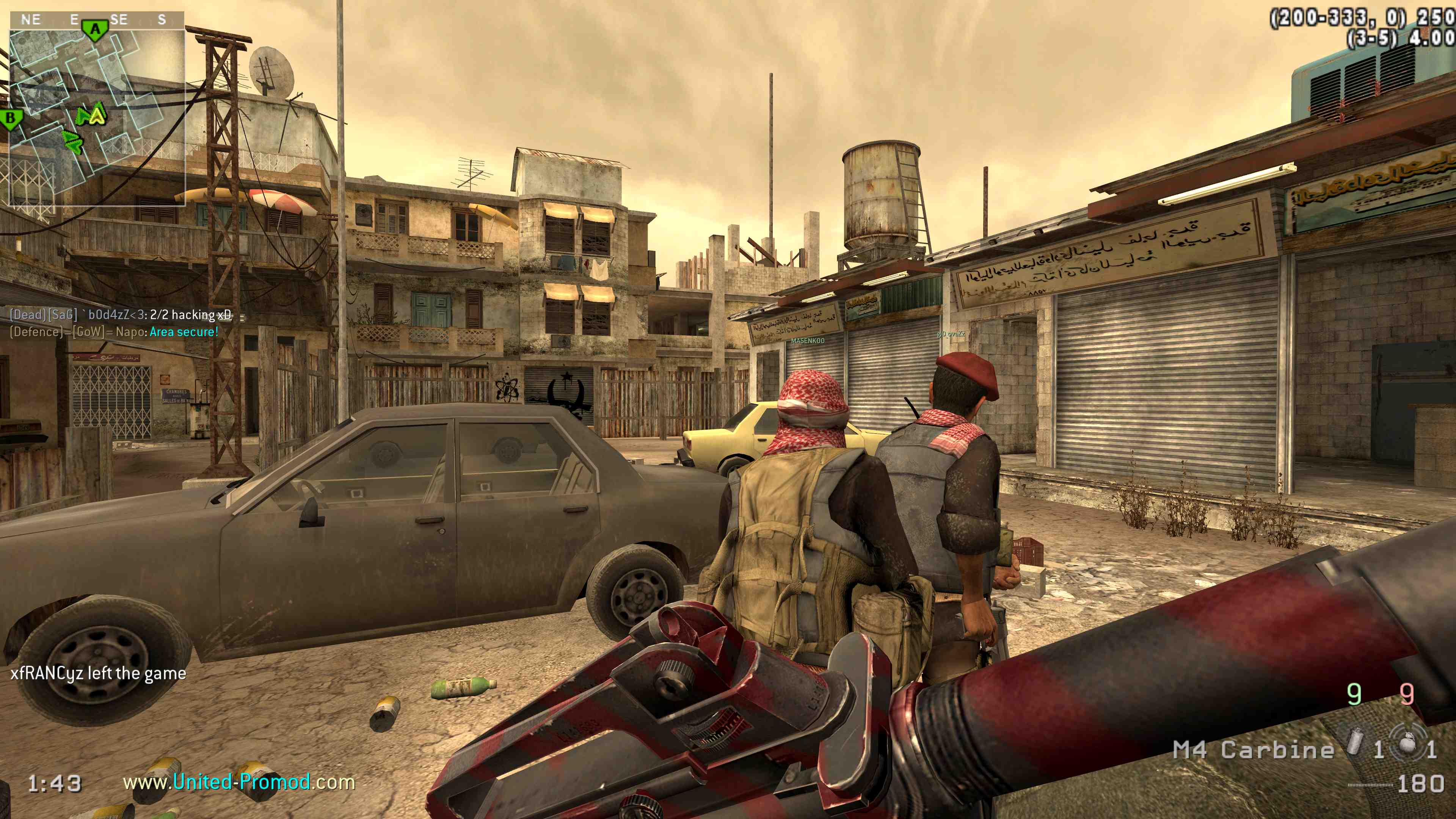The width and height of the screenshot is (1456, 819).
Task: Select the green B objective marker
Action: click(11, 119)
